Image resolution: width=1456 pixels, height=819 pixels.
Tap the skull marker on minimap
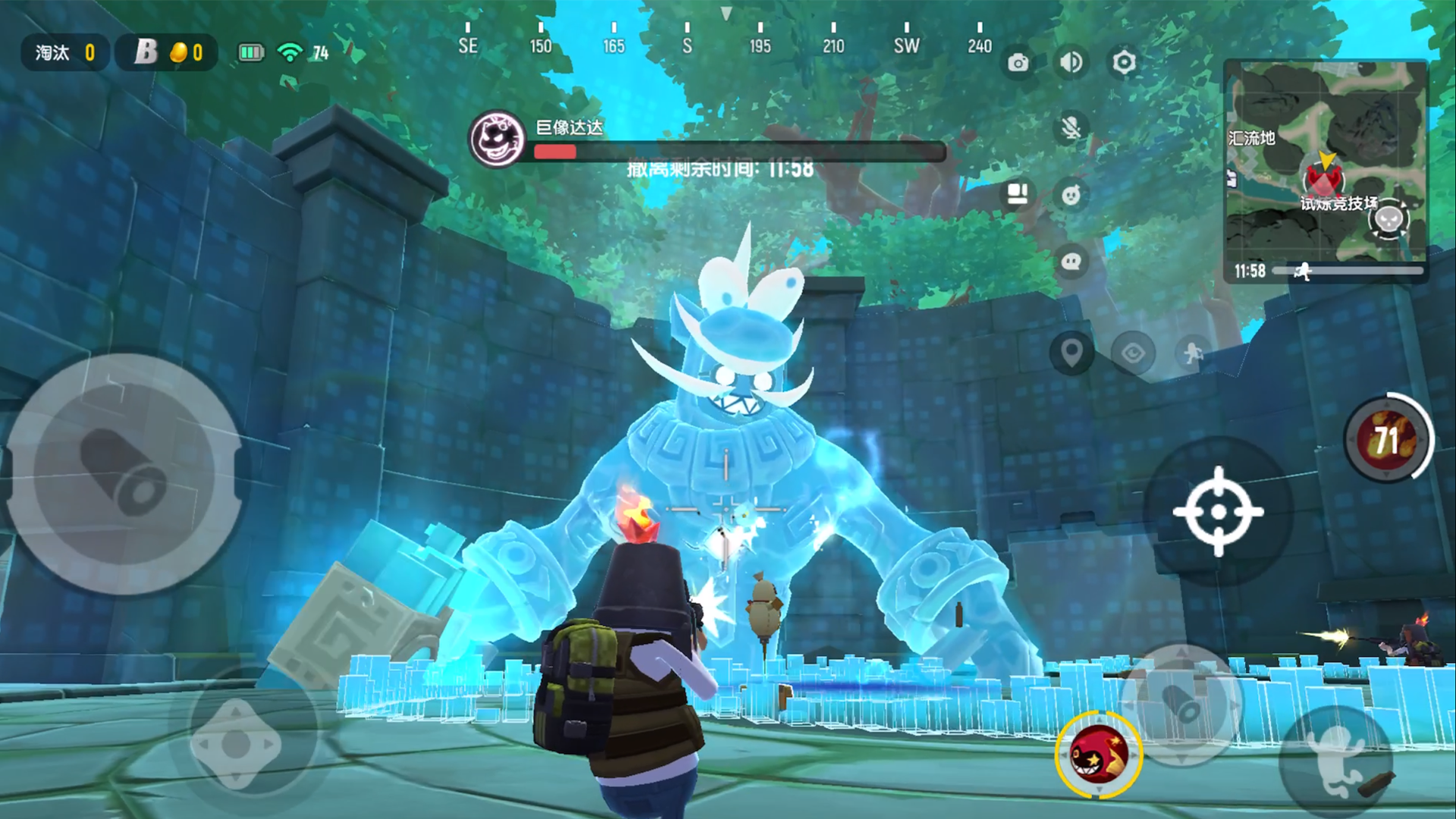1389,221
